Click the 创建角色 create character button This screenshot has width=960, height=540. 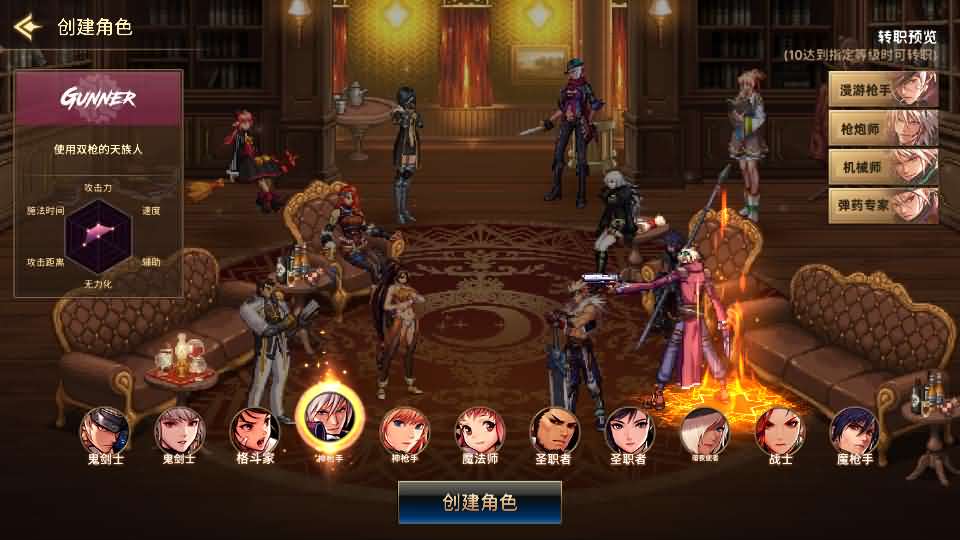click(x=480, y=502)
